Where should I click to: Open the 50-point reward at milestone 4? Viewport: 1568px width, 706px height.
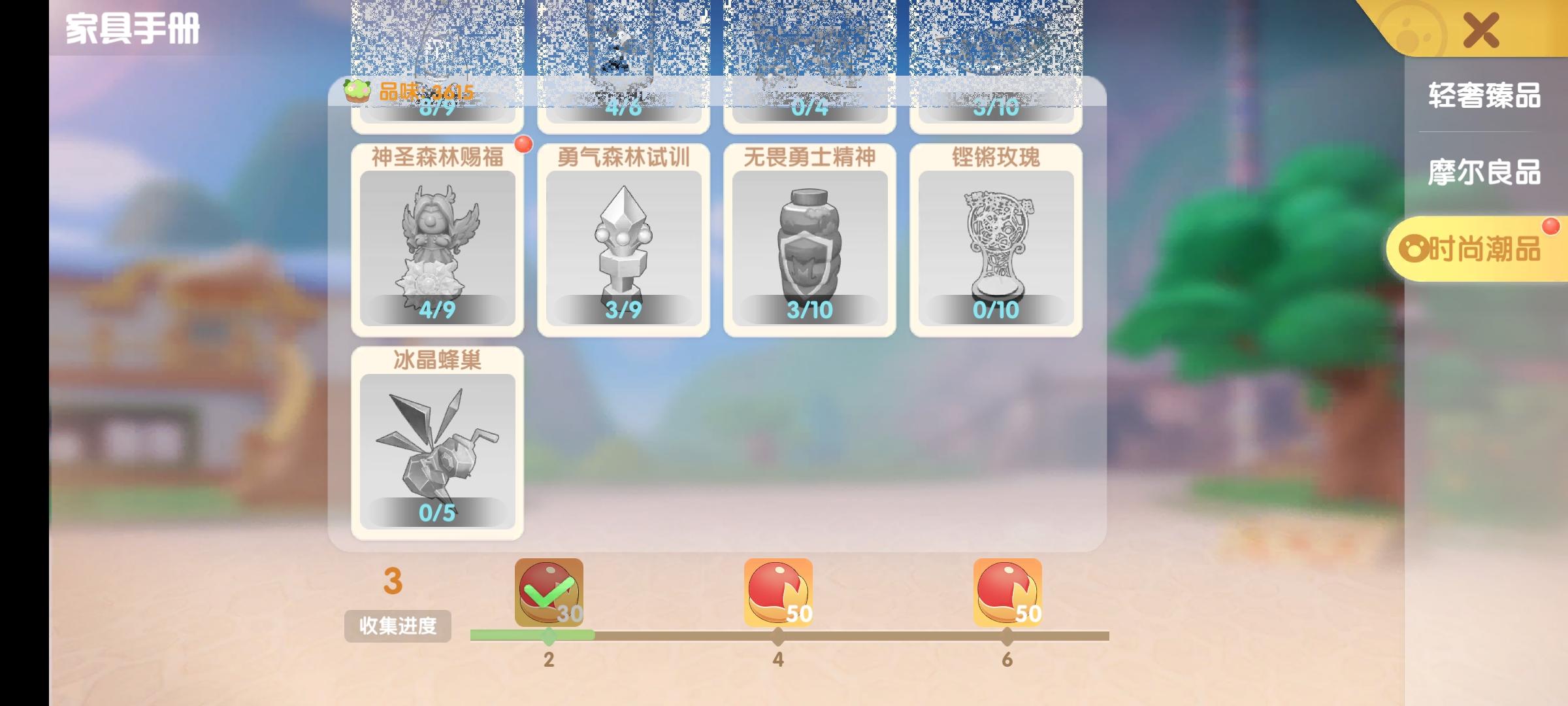[777, 592]
